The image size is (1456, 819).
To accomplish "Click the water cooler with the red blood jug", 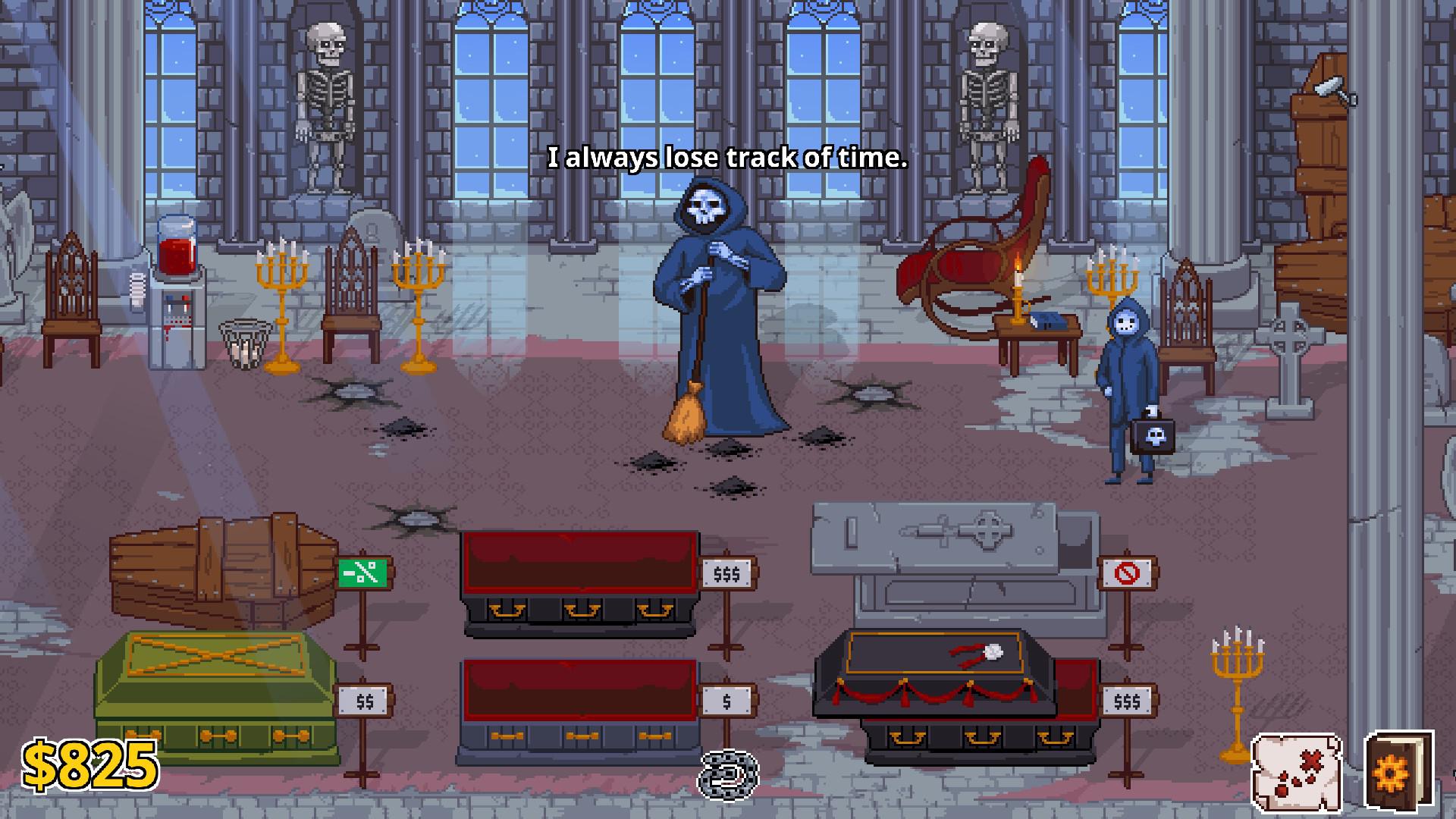I will pyautogui.click(x=176, y=296).
